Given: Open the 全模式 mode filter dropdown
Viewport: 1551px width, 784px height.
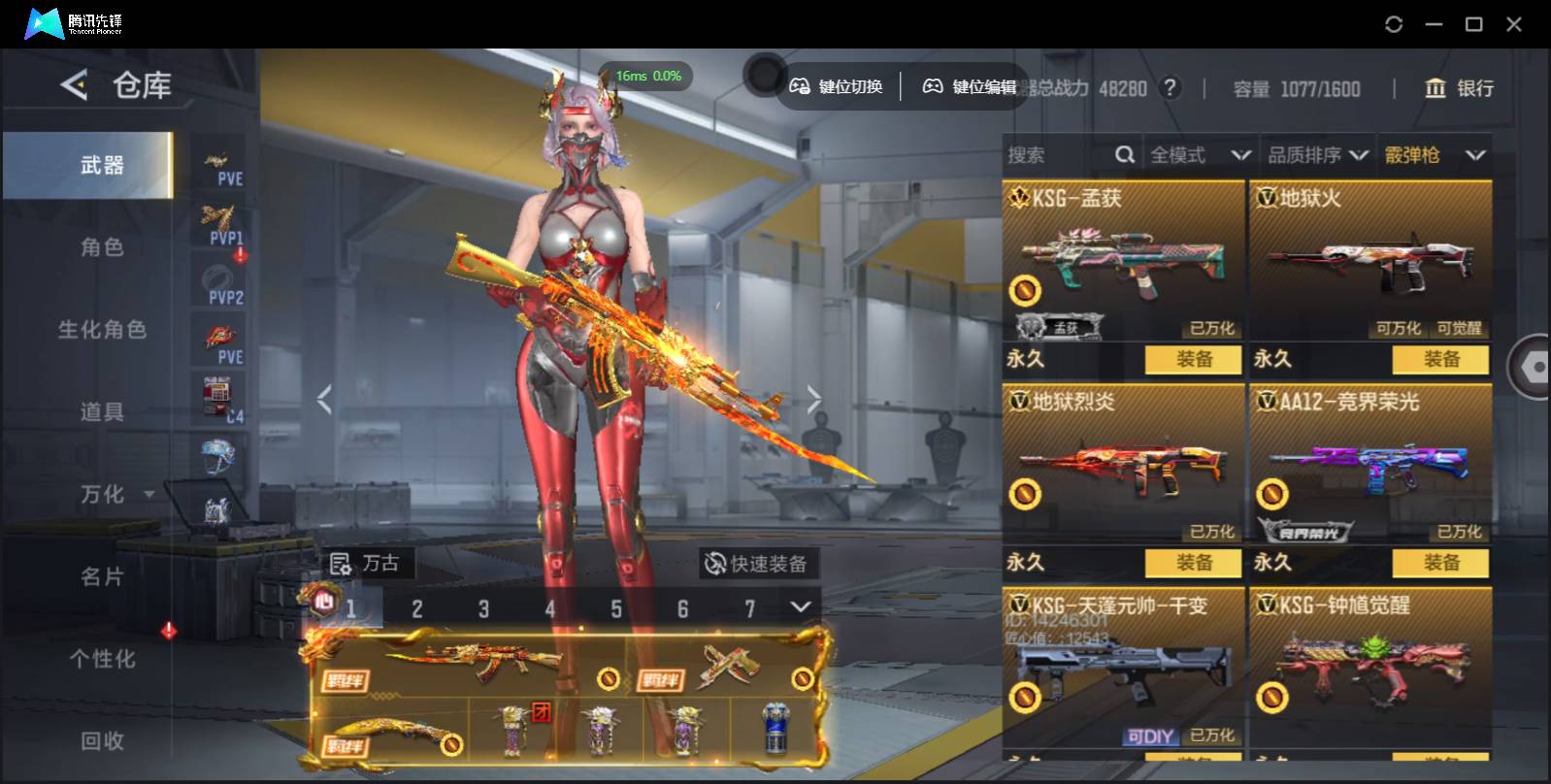Looking at the screenshot, I should [1200, 155].
